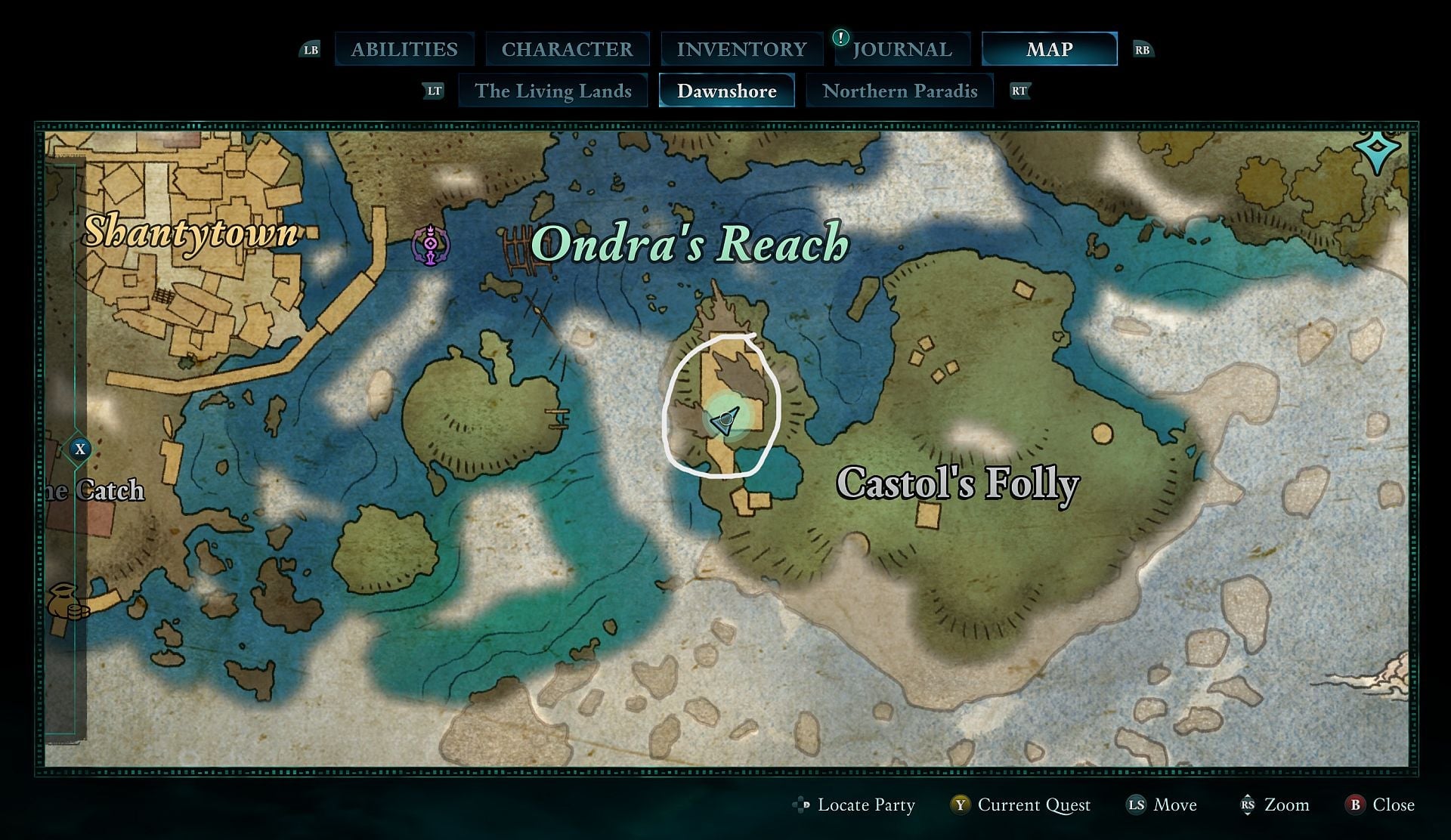
Task: Click the X button marker near The Catch
Action: tap(81, 449)
